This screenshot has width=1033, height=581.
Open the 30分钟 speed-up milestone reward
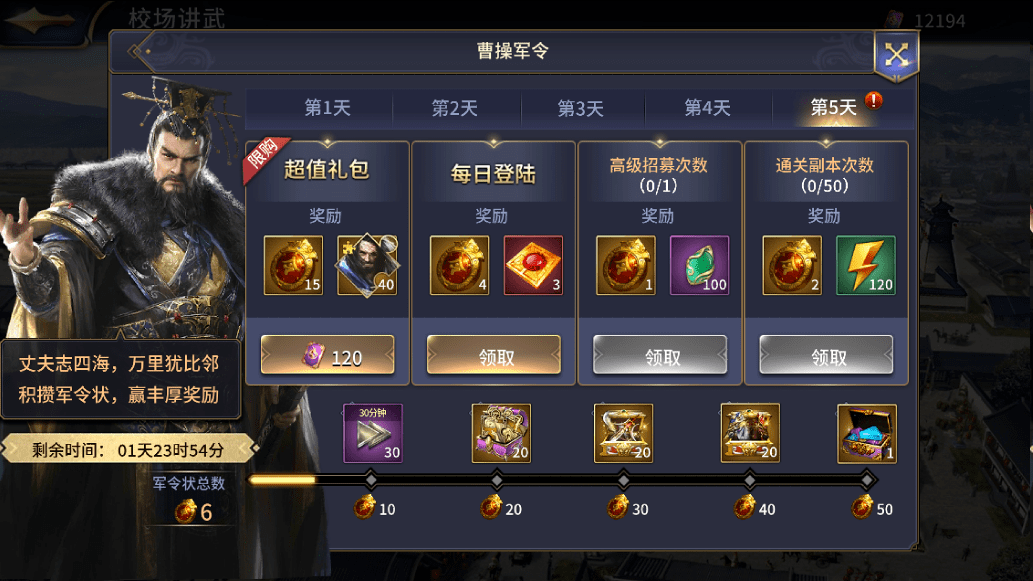coord(373,433)
